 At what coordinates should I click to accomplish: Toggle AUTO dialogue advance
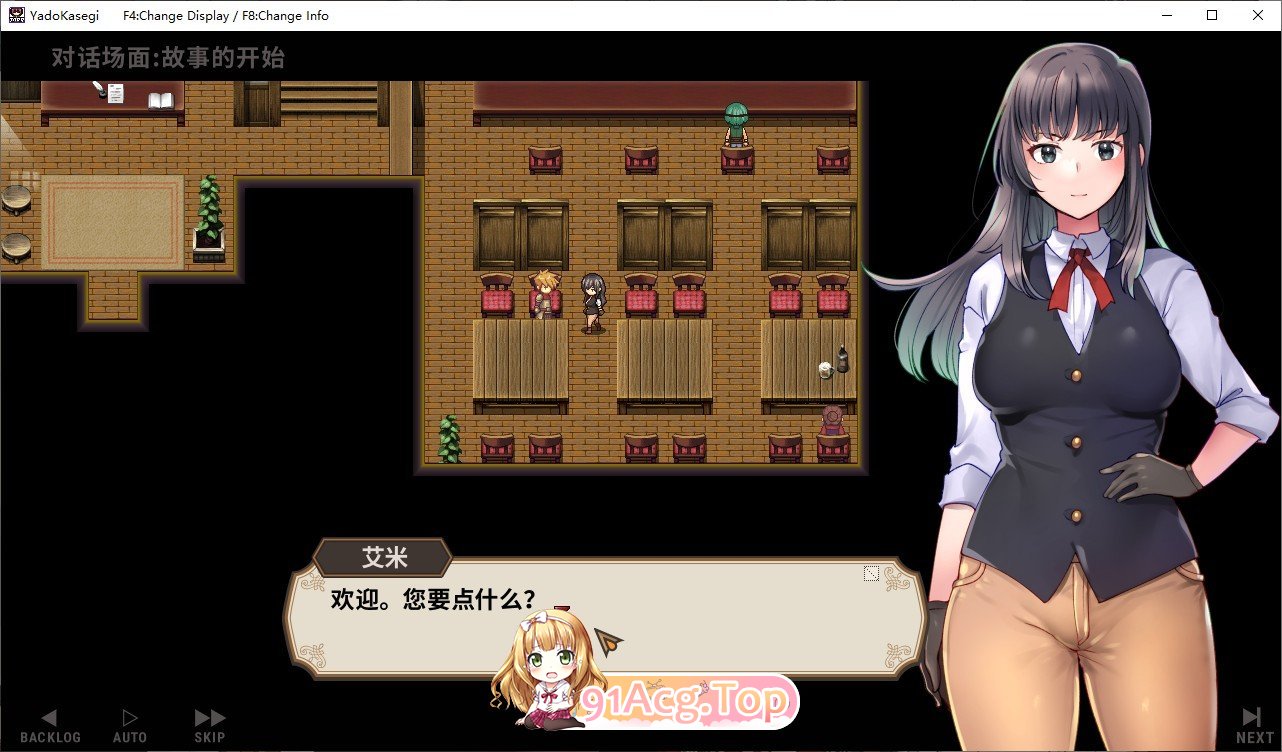pyautogui.click(x=129, y=725)
